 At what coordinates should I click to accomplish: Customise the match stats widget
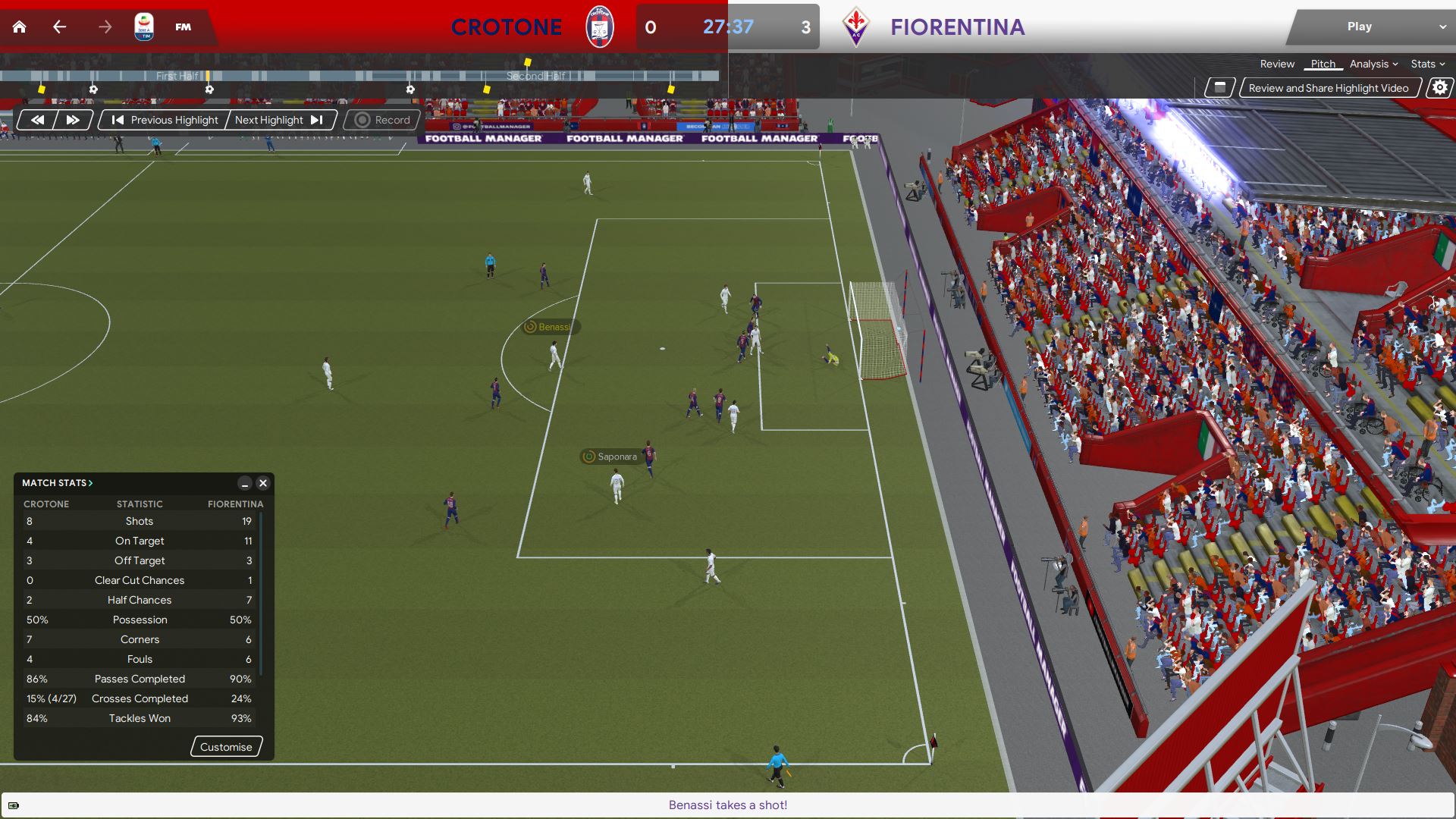(x=226, y=747)
